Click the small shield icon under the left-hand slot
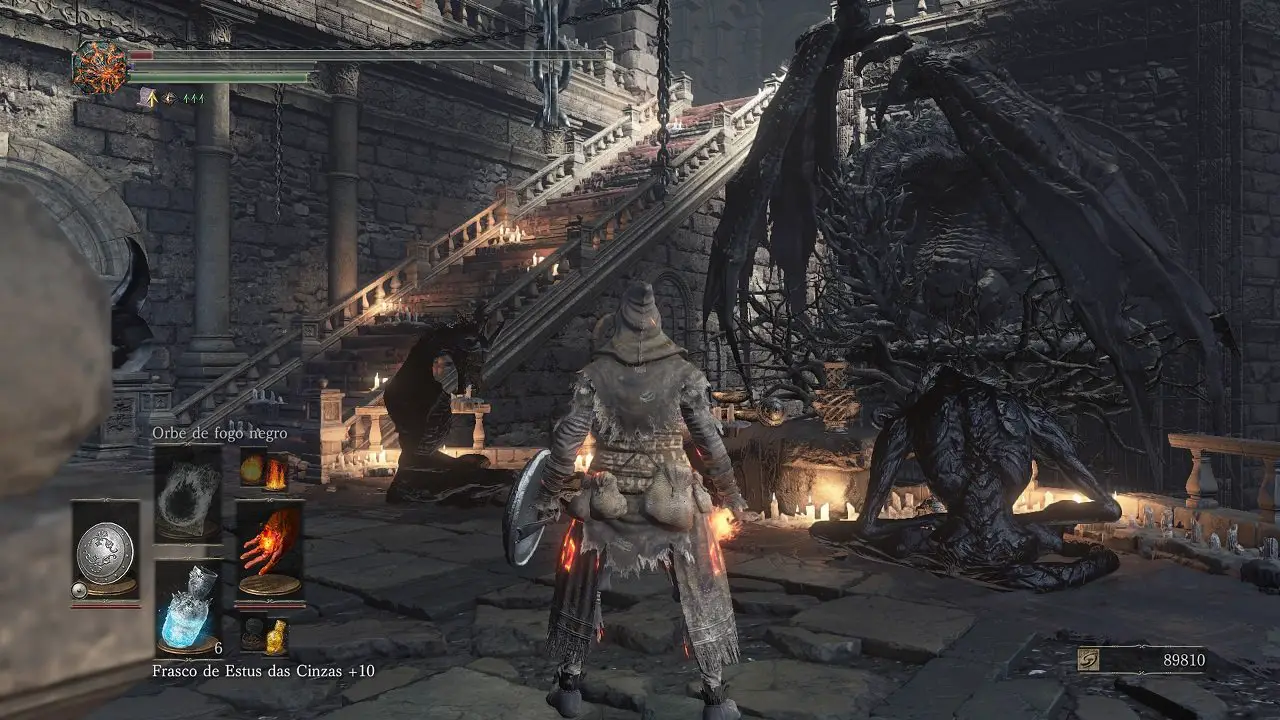 (x=79, y=591)
